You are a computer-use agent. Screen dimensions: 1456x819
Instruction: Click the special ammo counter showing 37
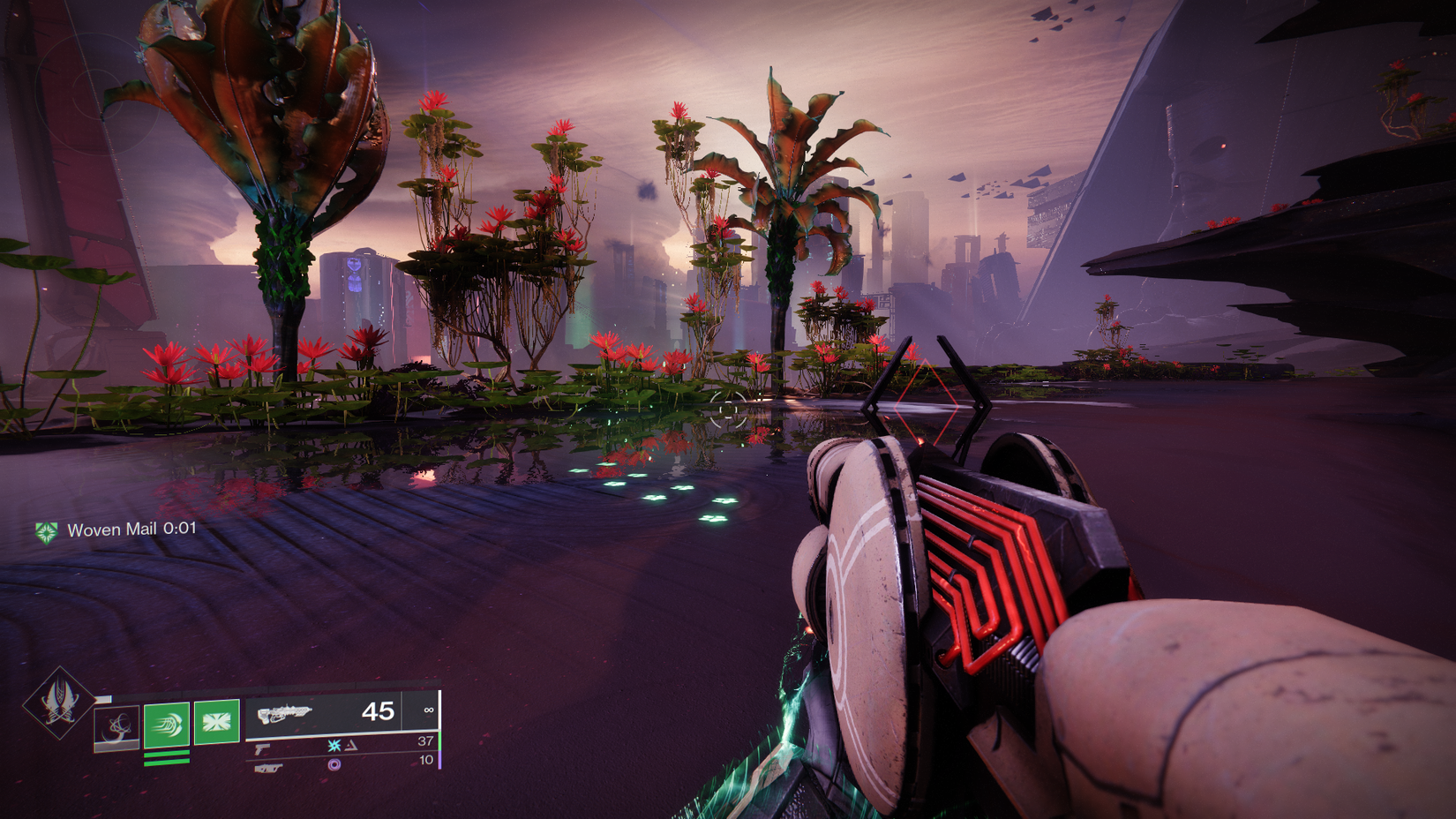coord(425,741)
